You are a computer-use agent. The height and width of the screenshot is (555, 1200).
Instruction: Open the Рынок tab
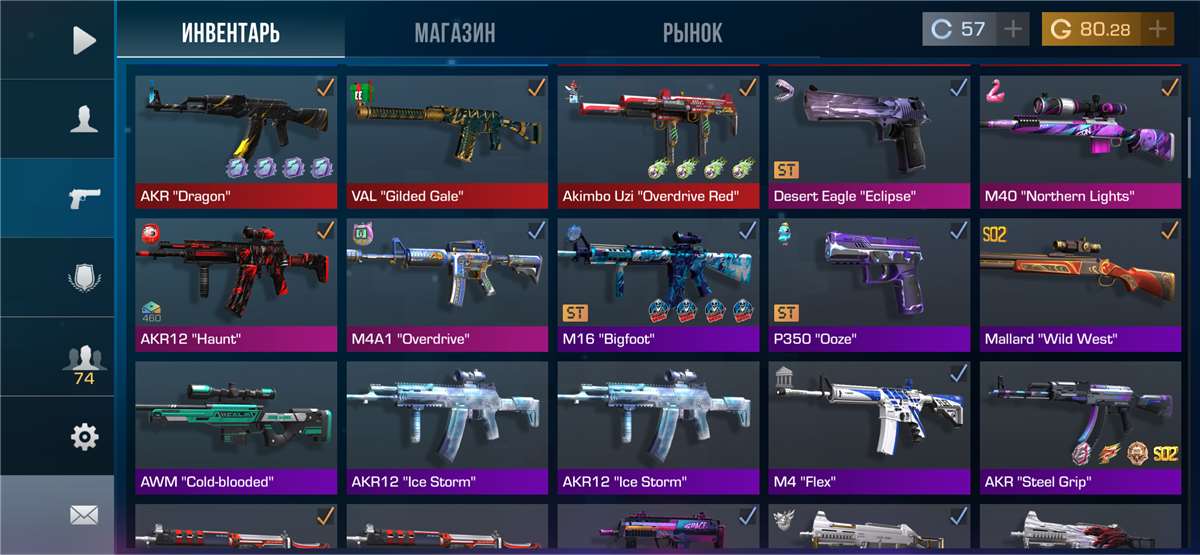[x=692, y=32]
